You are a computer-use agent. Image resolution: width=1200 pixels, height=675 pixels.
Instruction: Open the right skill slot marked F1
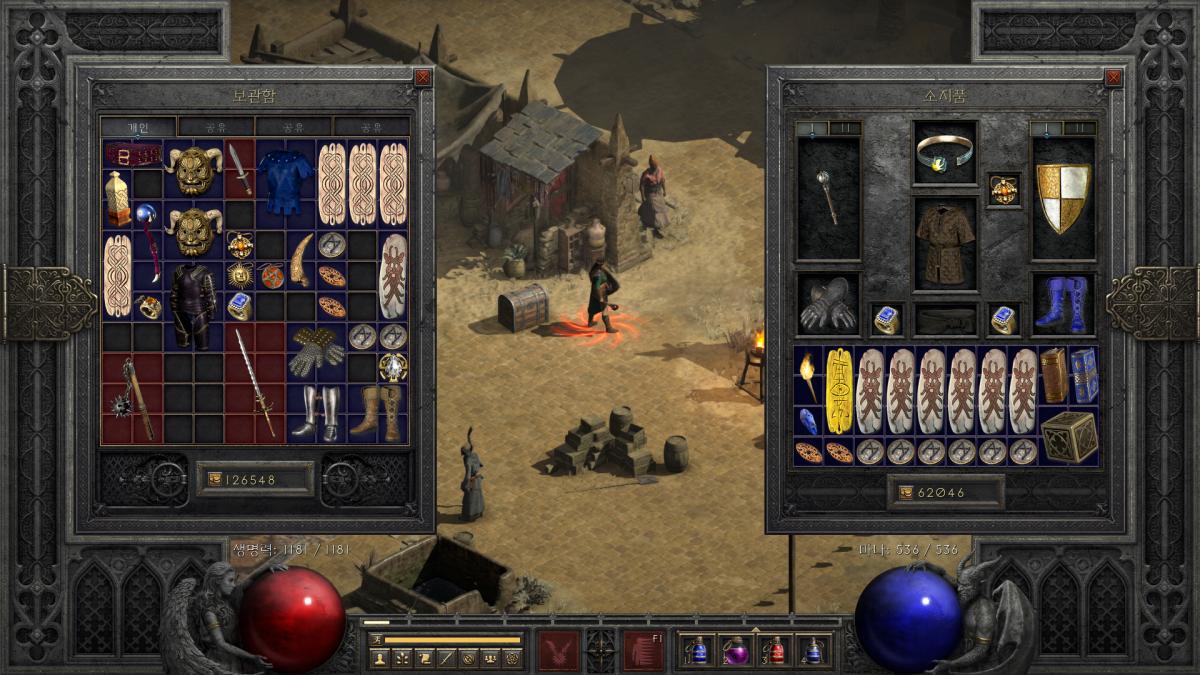[x=643, y=650]
